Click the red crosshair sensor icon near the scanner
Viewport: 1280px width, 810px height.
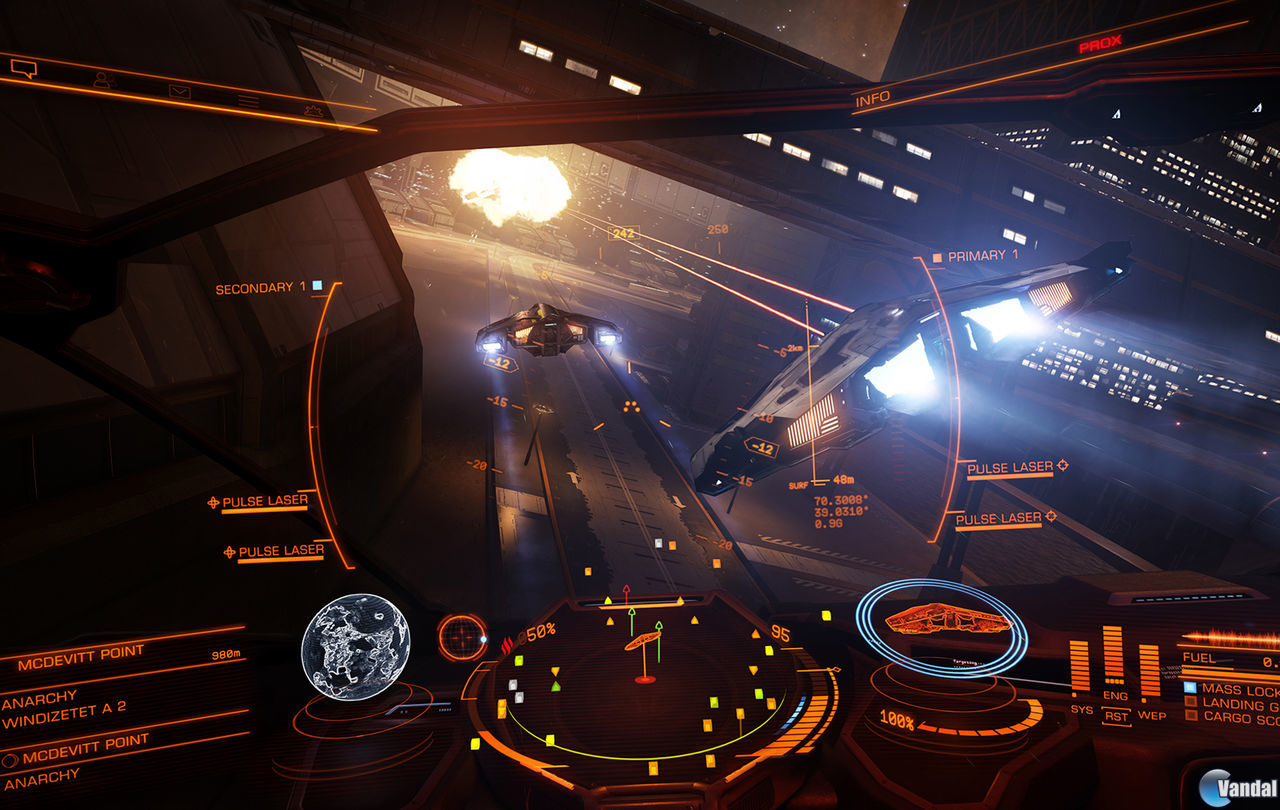pos(460,636)
